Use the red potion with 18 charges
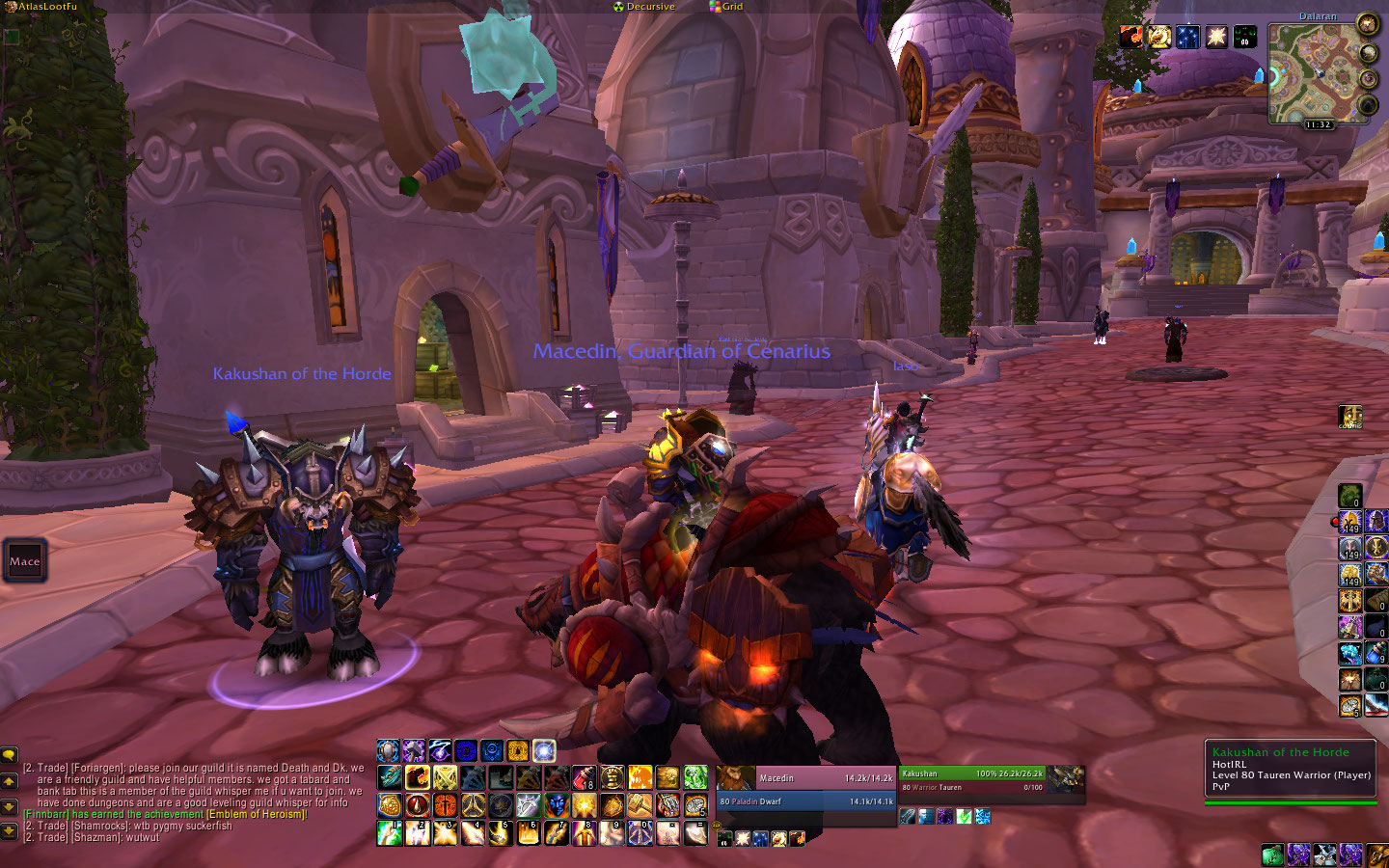1389x868 pixels. click(x=585, y=777)
